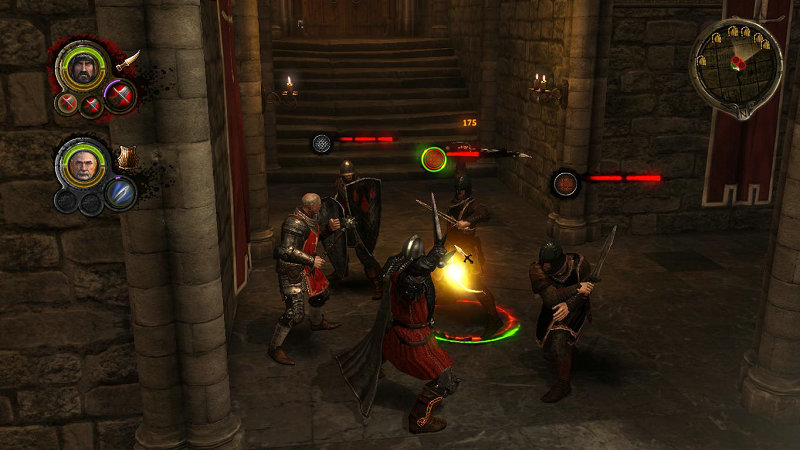Select the dark-bearded hero portrait
This screenshot has height=450, width=800.
click(83, 67)
